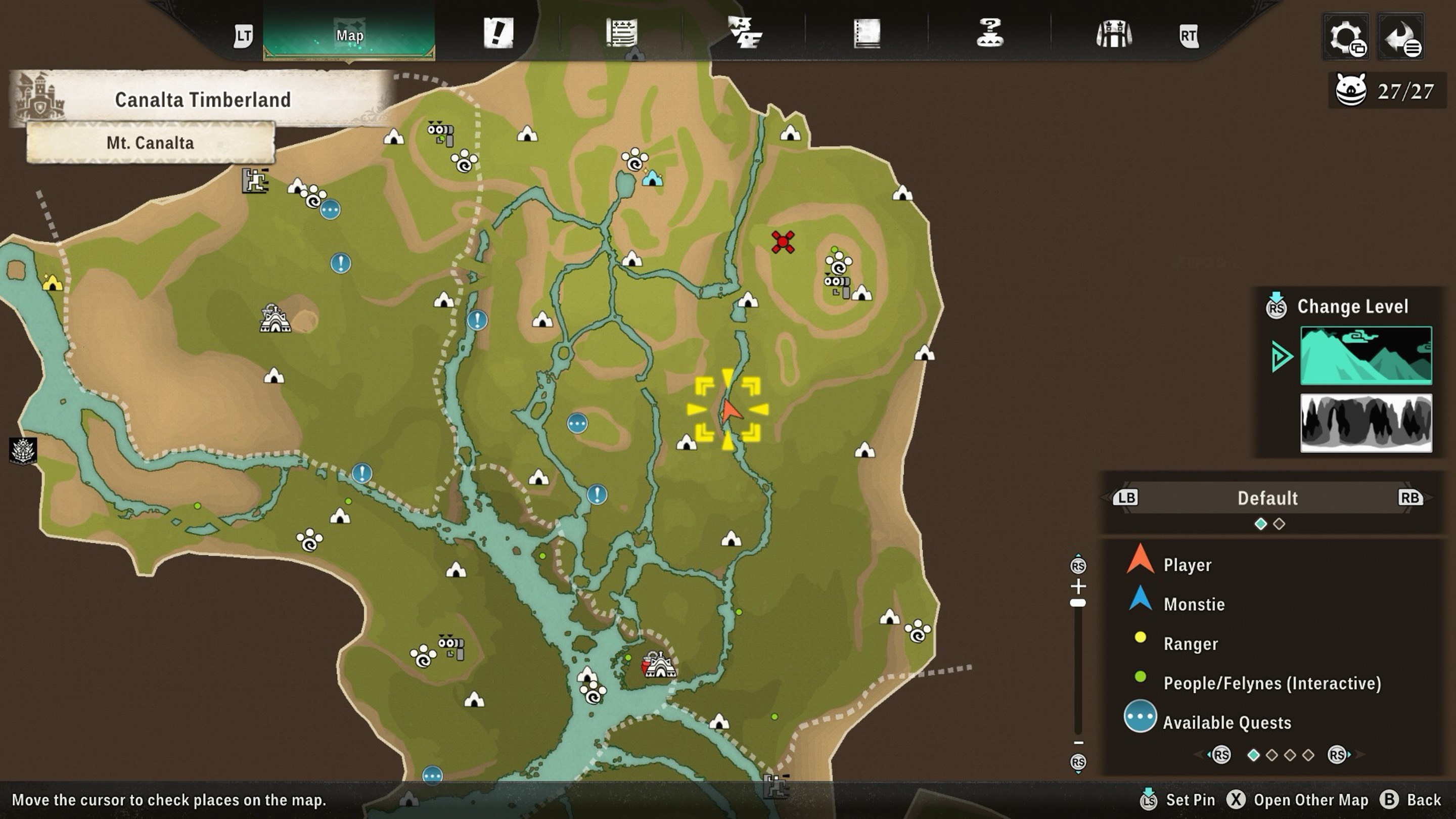Select the underground cave level thumbnail
This screenshot has height=819, width=1456.
pyautogui.click(x=1366, y=423)
